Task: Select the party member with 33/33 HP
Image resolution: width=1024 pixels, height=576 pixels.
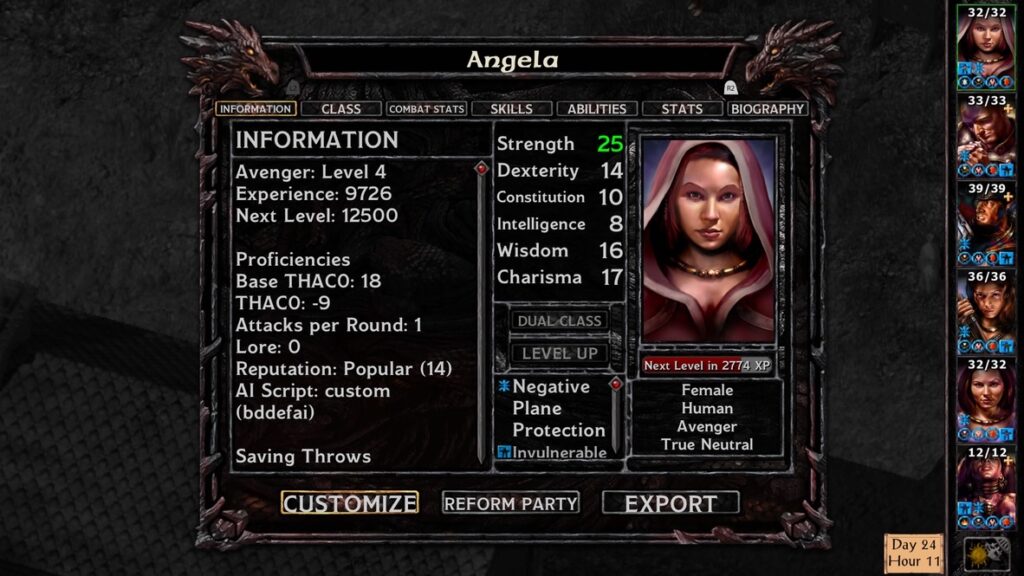Action: [986, 130]
